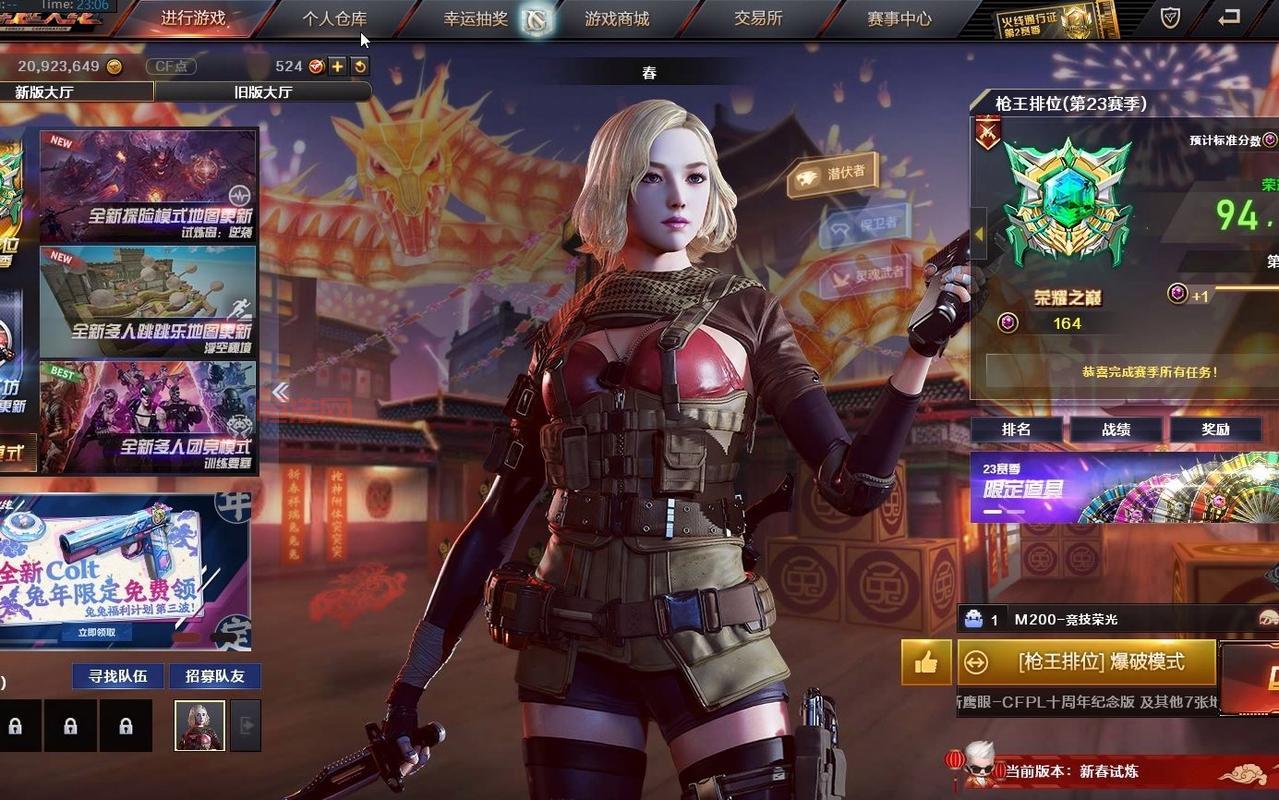
Task: Visit the 赛事中心 tab
Action: pyautogui.click(x=899, y=18)
